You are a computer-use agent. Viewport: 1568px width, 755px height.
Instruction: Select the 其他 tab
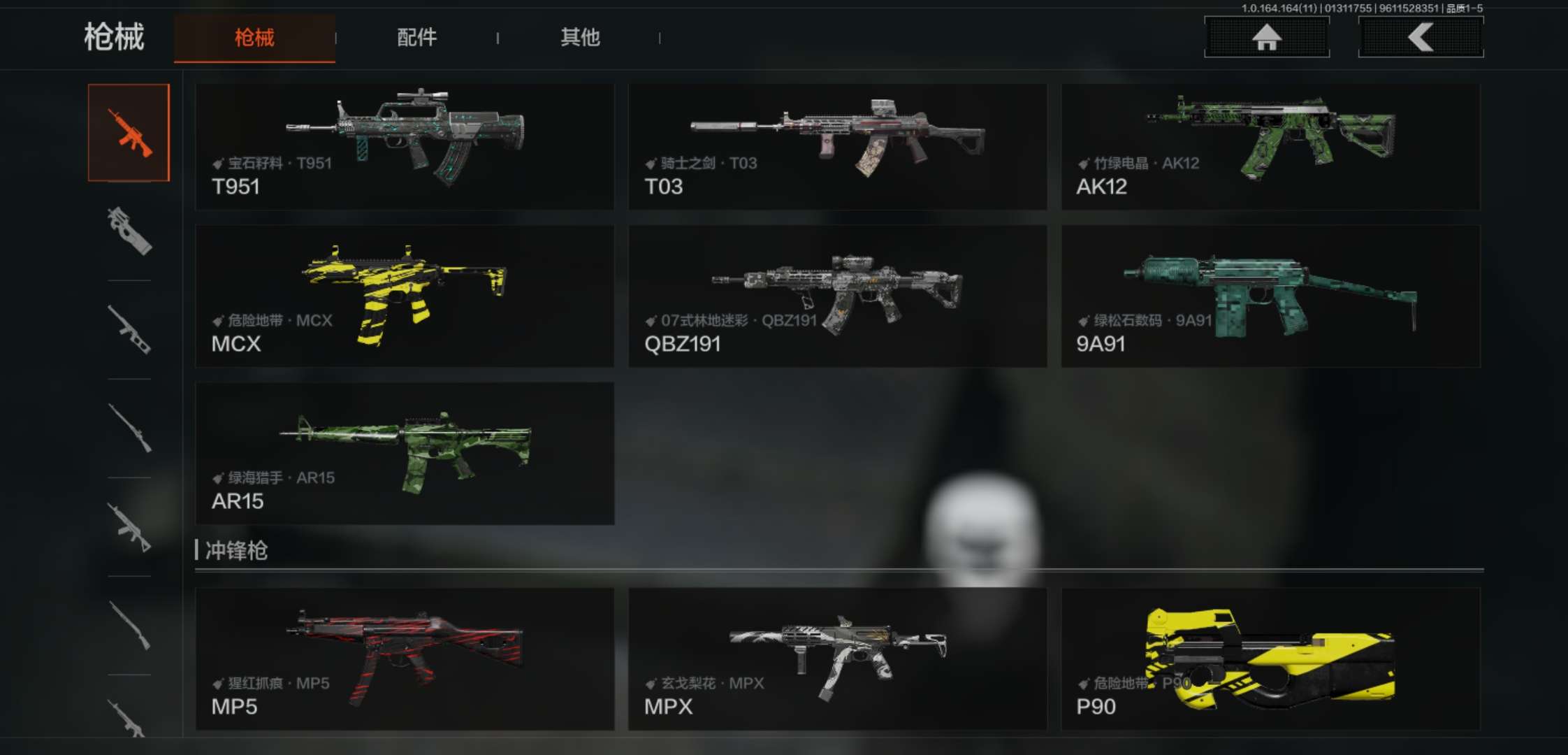pos(580,38)
